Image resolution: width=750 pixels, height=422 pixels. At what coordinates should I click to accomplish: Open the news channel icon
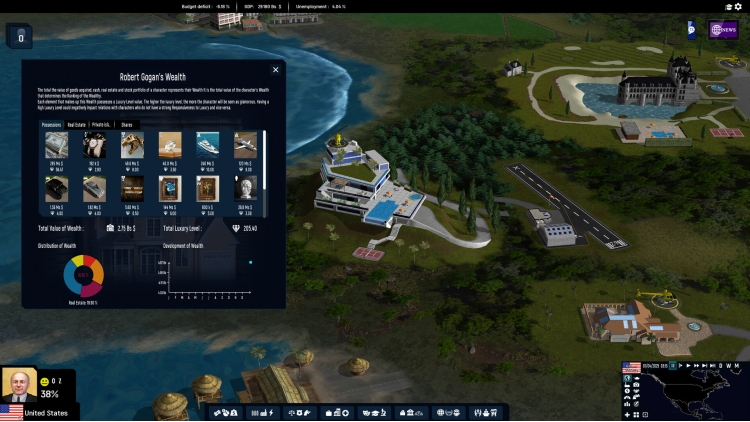[x=723, y=30]
